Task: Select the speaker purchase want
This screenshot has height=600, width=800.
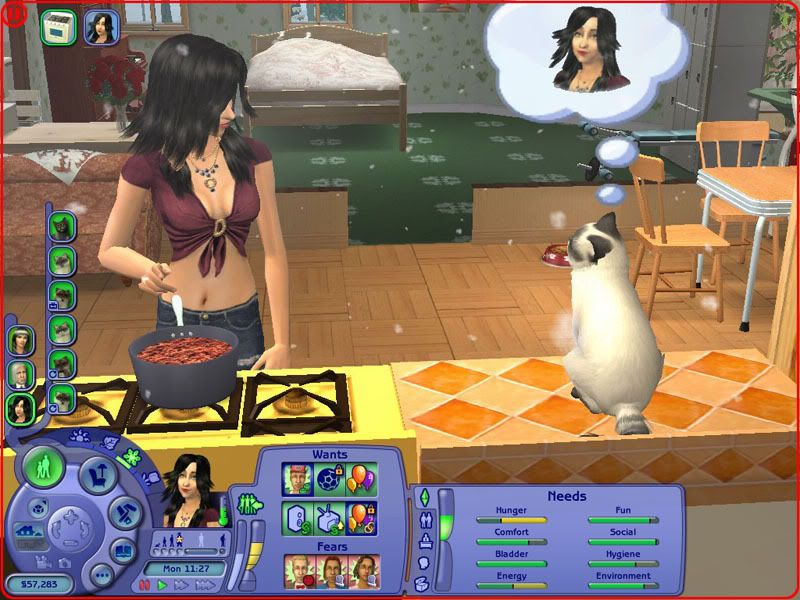Action: click(x=296, y=518)
